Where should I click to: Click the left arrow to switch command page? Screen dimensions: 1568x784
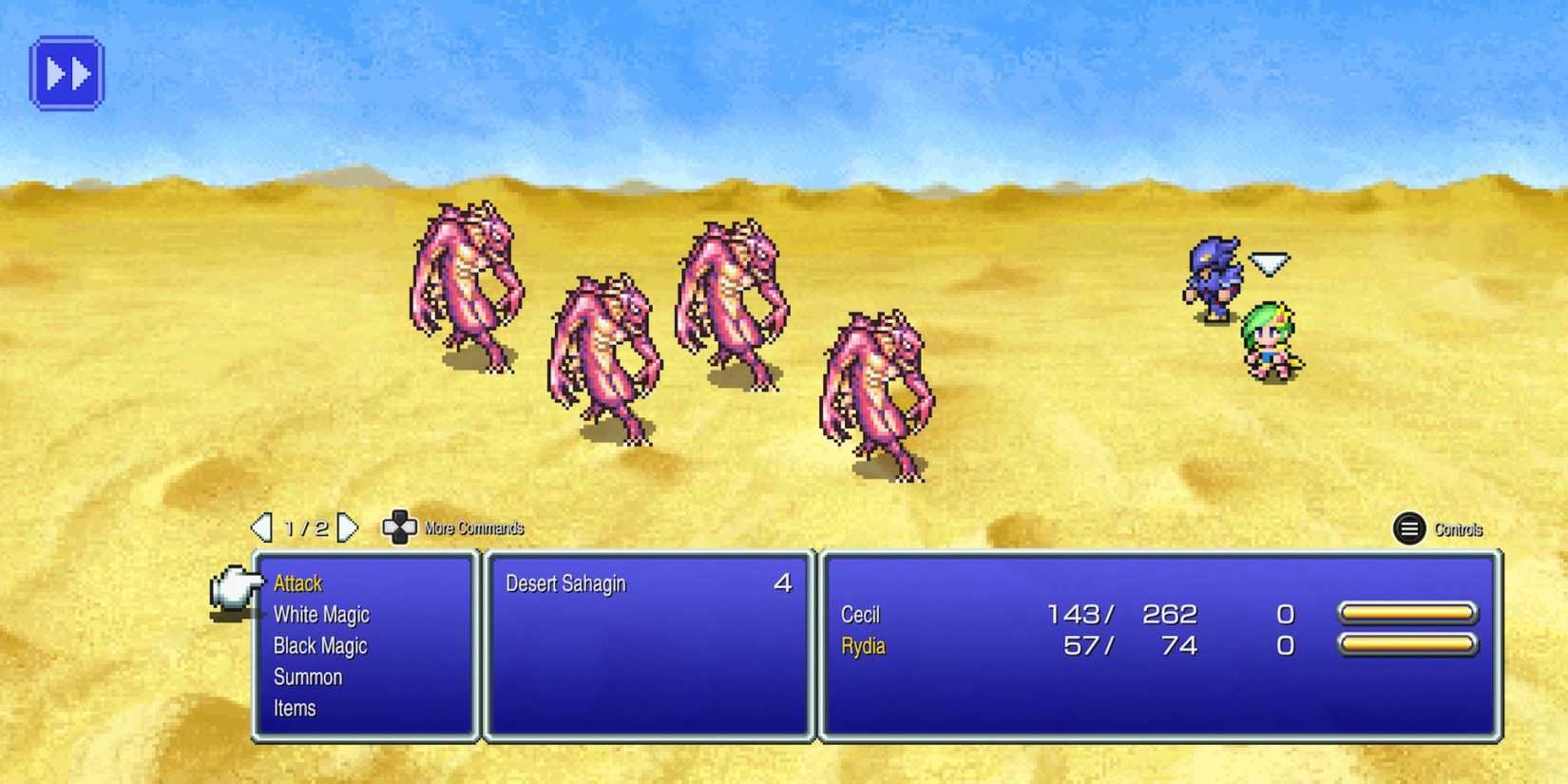pyautogui.click(x=263, y=527)
